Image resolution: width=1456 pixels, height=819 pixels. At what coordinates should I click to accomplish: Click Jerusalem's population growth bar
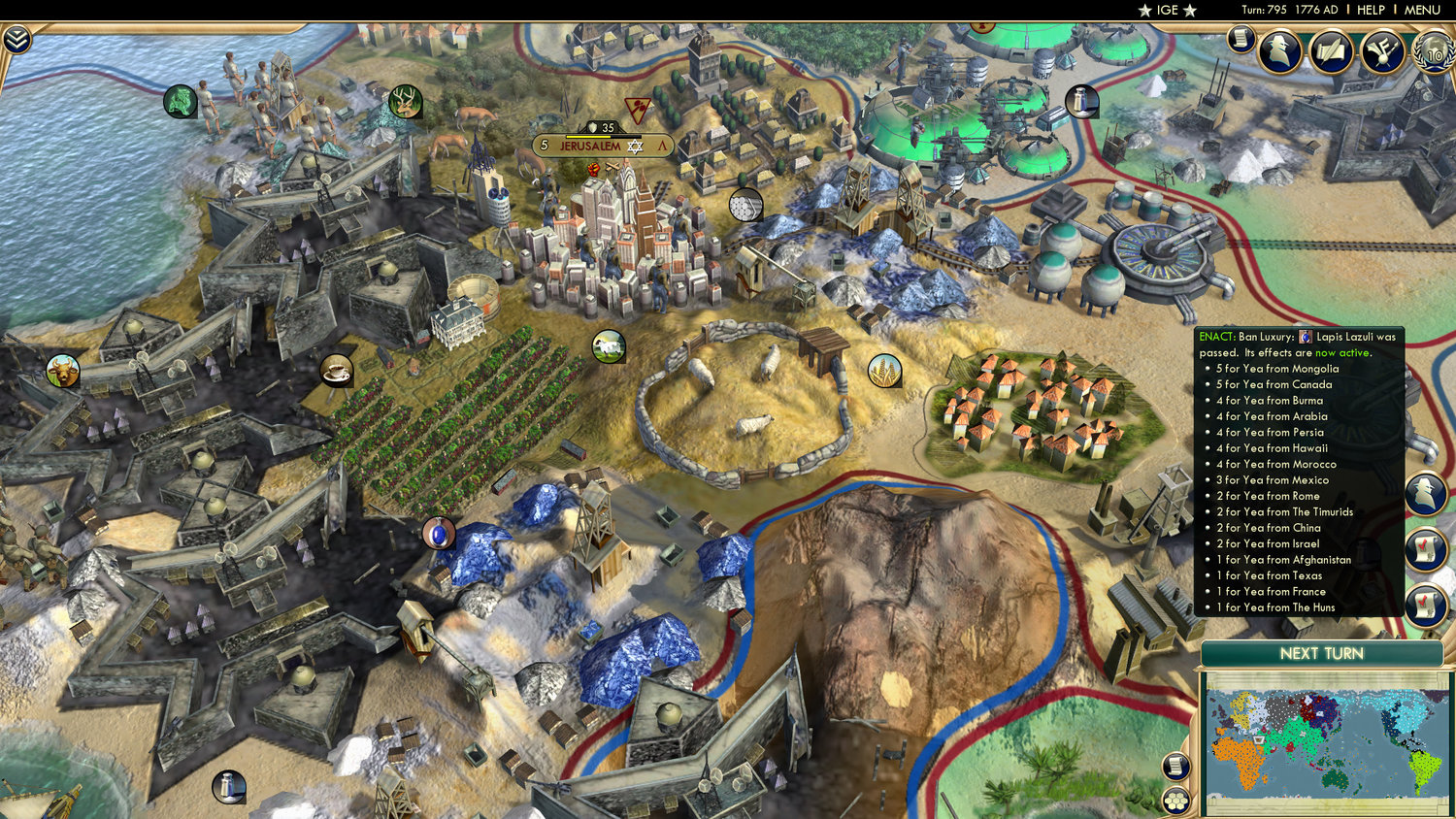[x=588, y=136]
